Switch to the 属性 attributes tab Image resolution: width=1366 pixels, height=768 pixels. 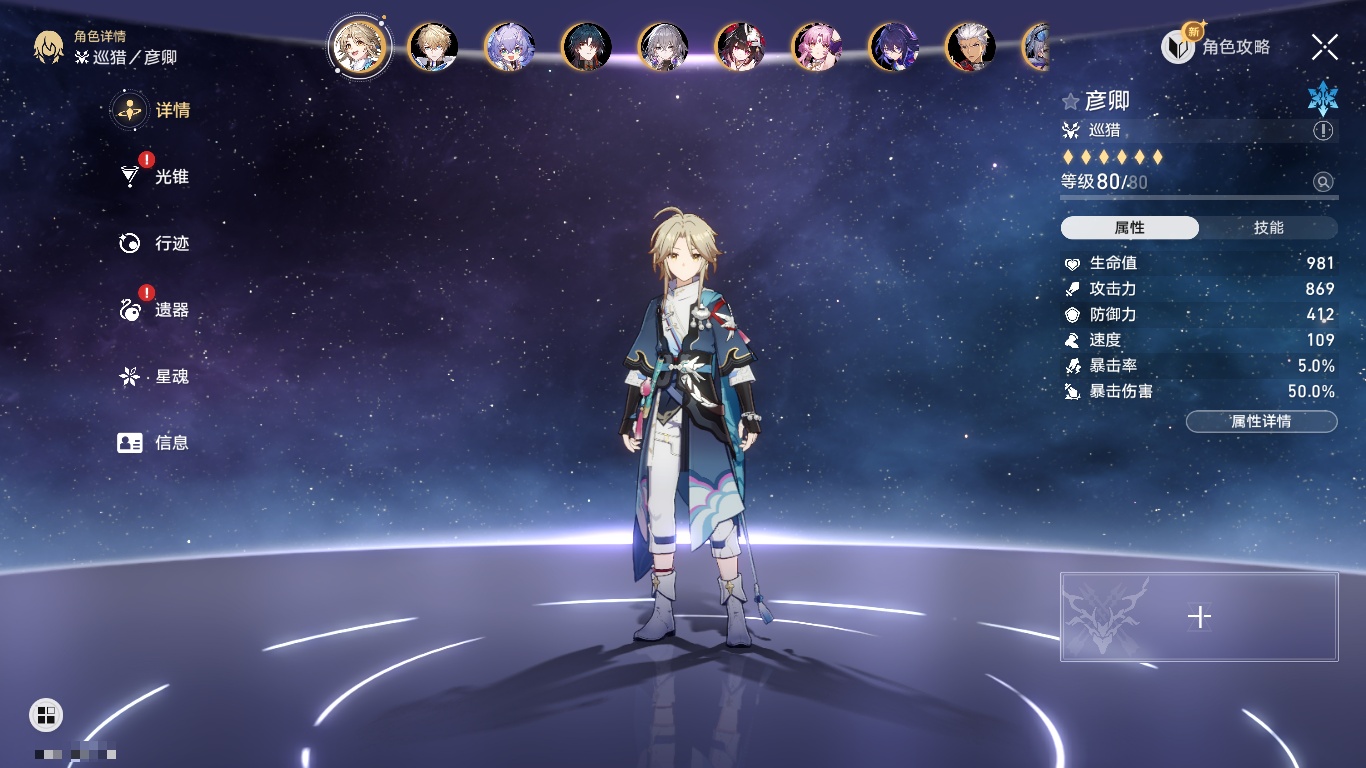click(x=1129, y=228)
